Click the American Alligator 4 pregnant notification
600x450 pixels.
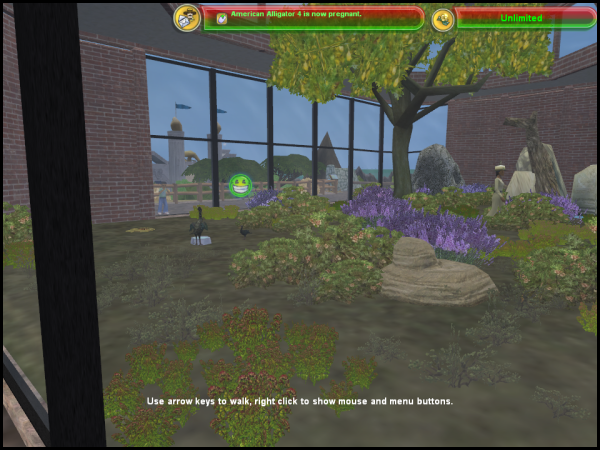(314, 17)
